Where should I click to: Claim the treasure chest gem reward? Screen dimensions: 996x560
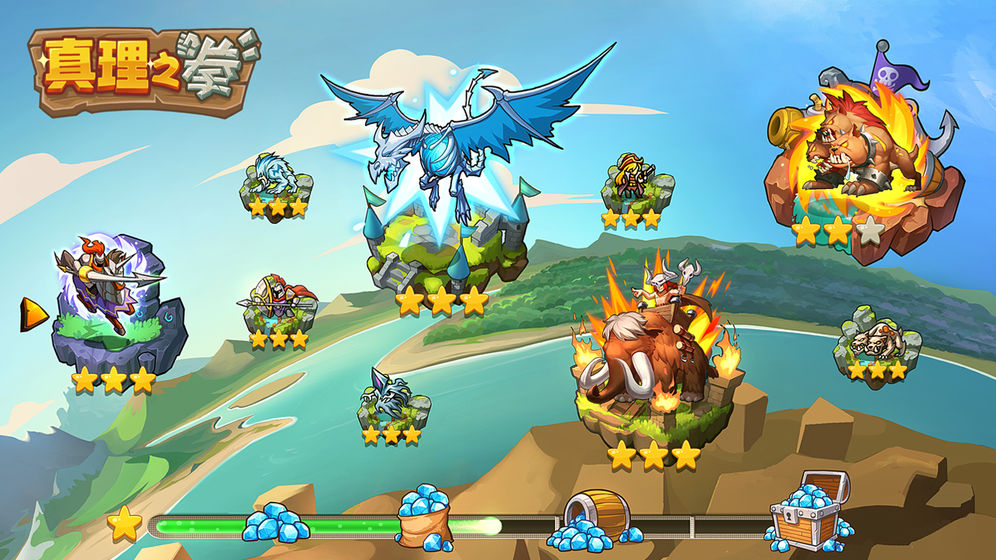point(810,508)
